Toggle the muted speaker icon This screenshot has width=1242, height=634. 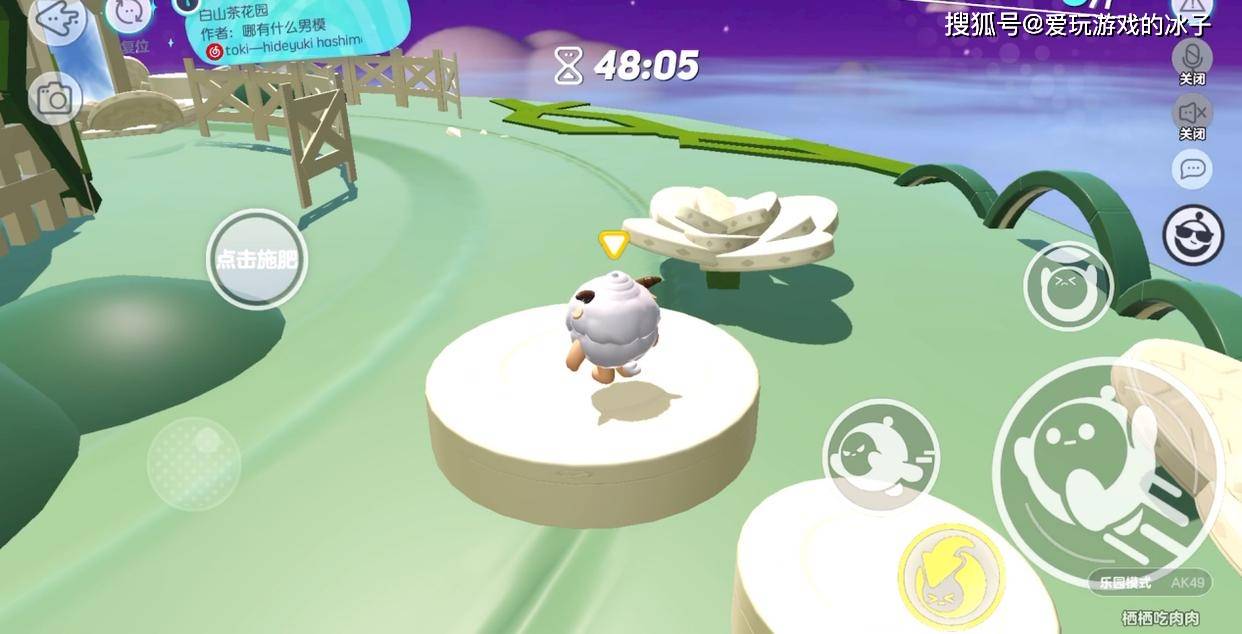(1192, 112)
